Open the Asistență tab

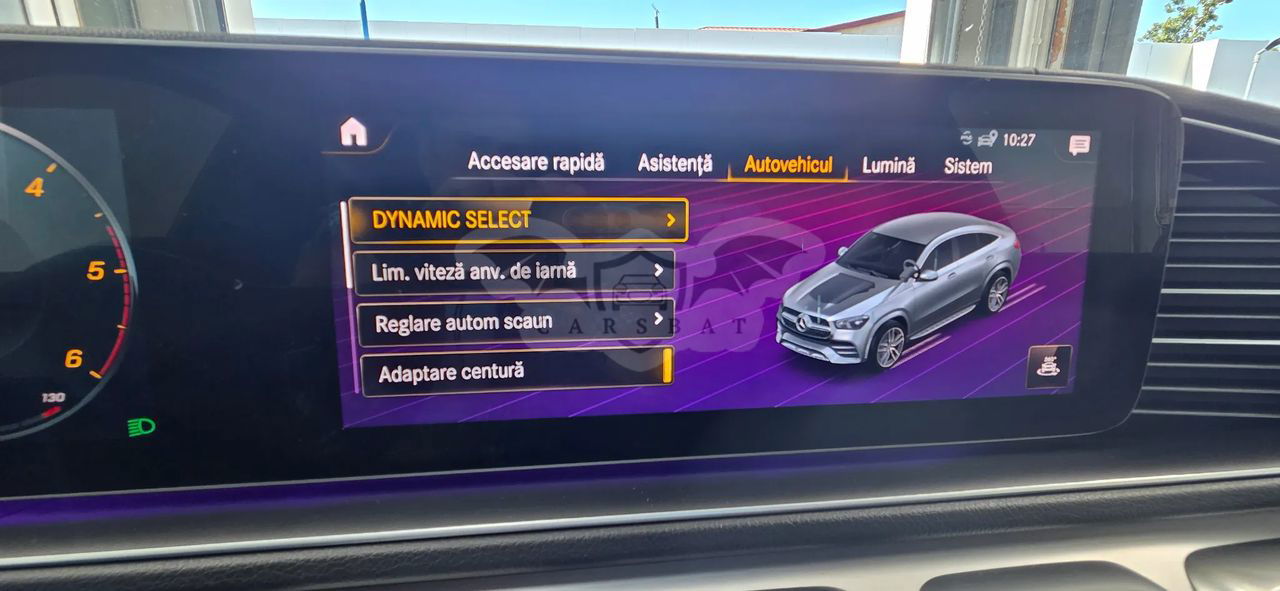(675, 164)
